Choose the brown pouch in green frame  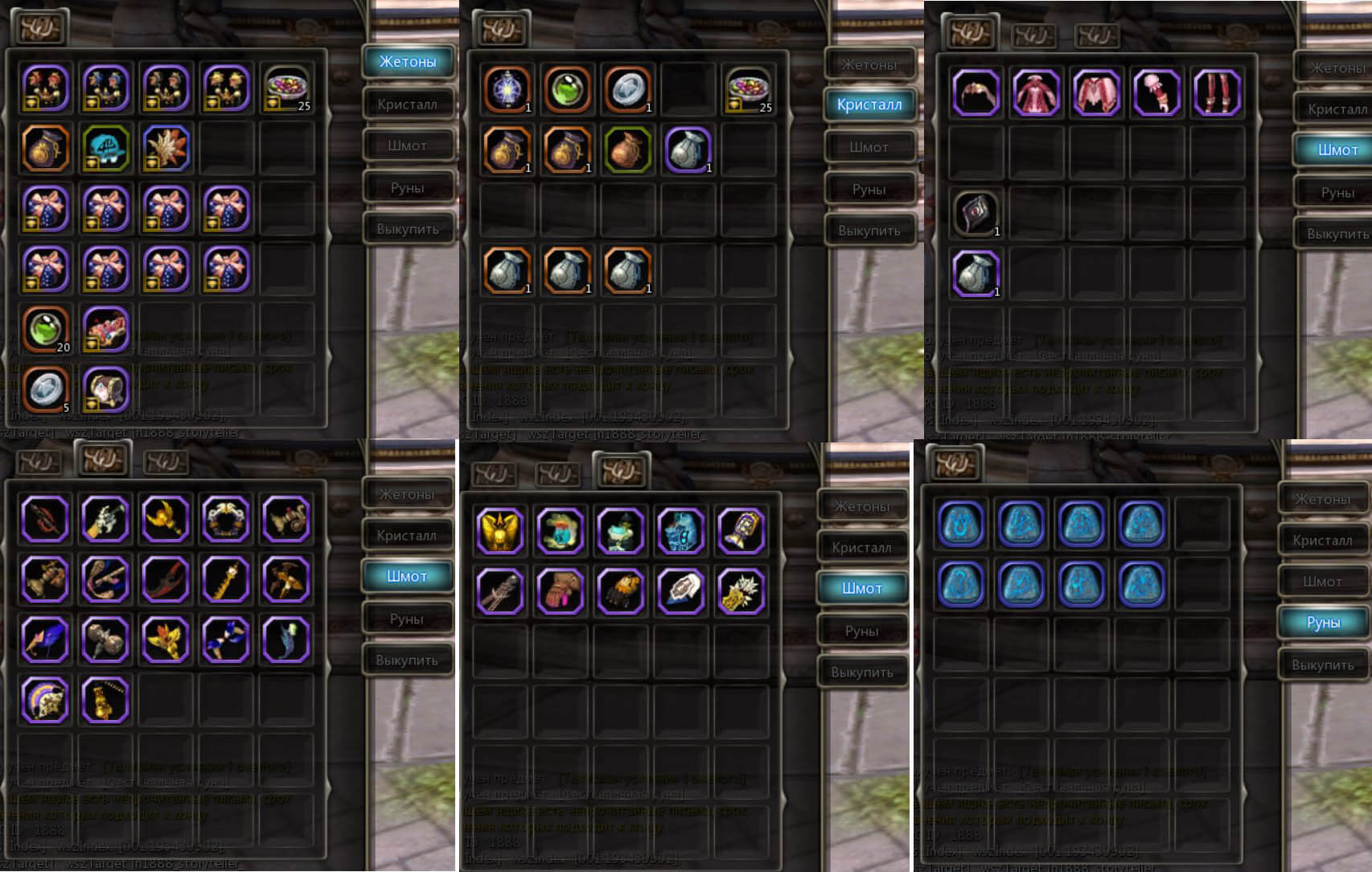pyautogui.click(x=627, y=149)
